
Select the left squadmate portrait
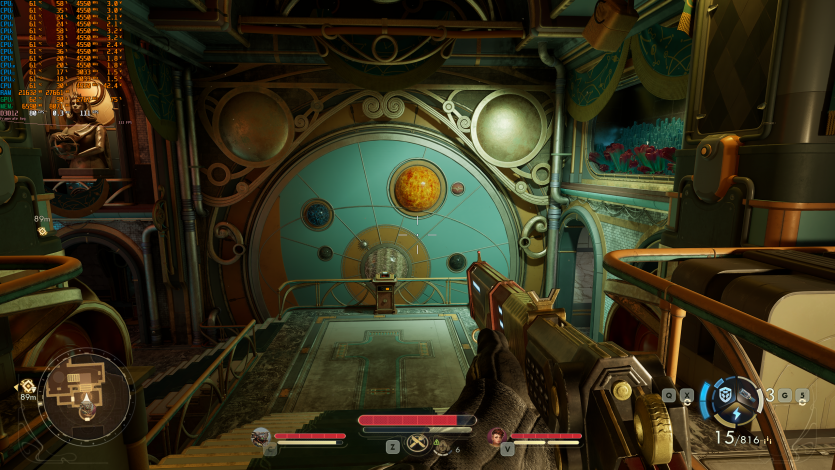pos(261,436)
